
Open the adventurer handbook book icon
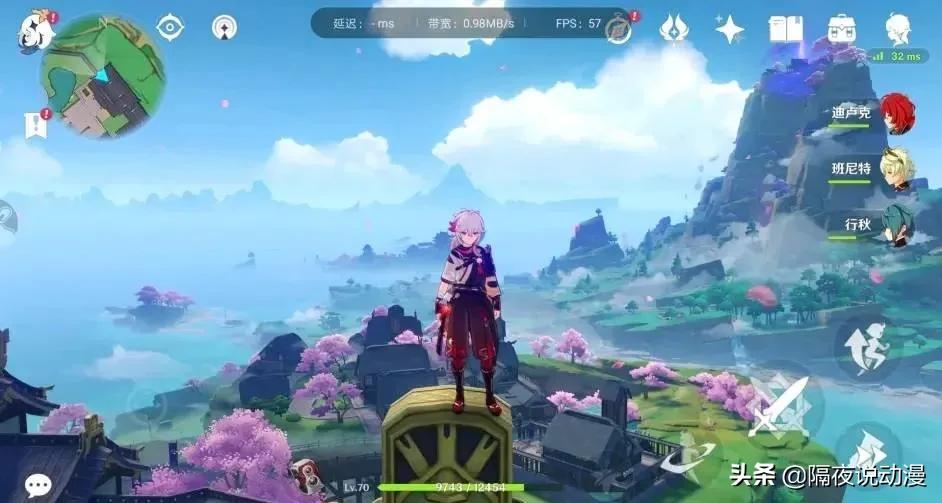click(x=785, y=28)
